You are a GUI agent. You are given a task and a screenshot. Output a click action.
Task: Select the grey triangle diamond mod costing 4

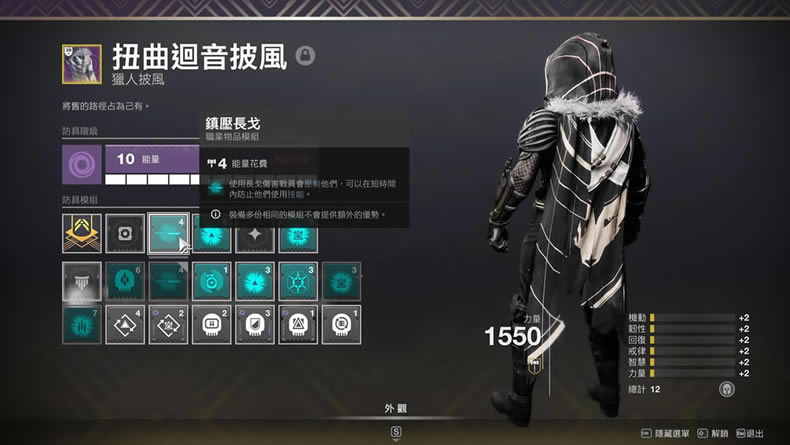coord(125,325)
